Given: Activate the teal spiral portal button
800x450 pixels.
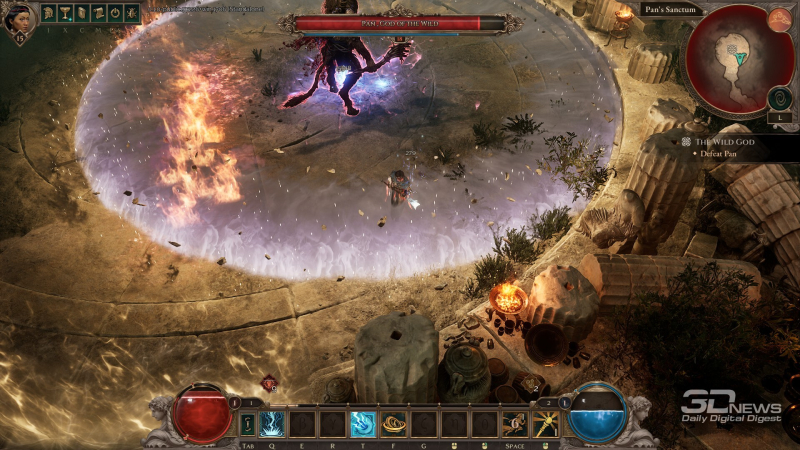Looking at the screenshot, I should pyautogui.click(x=780, y=98).
